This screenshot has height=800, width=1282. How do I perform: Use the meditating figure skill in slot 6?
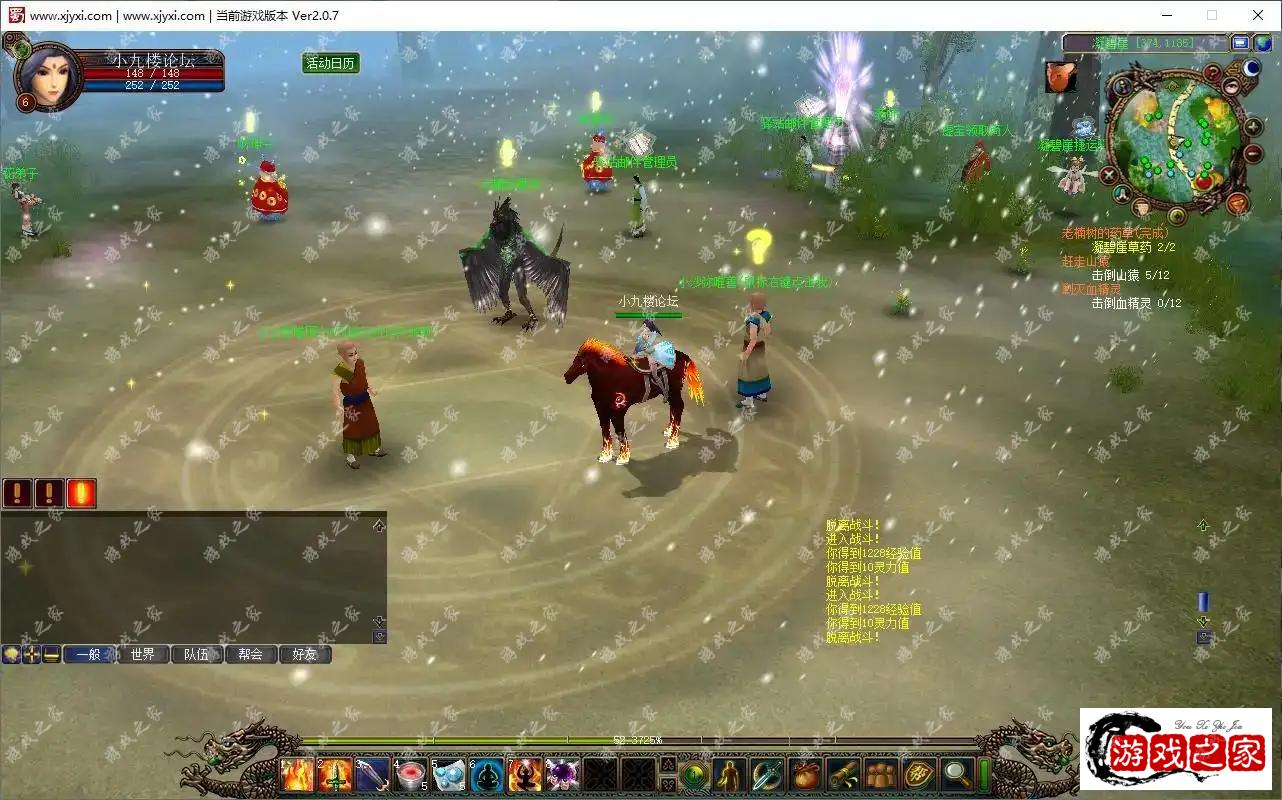coord(487,775)
